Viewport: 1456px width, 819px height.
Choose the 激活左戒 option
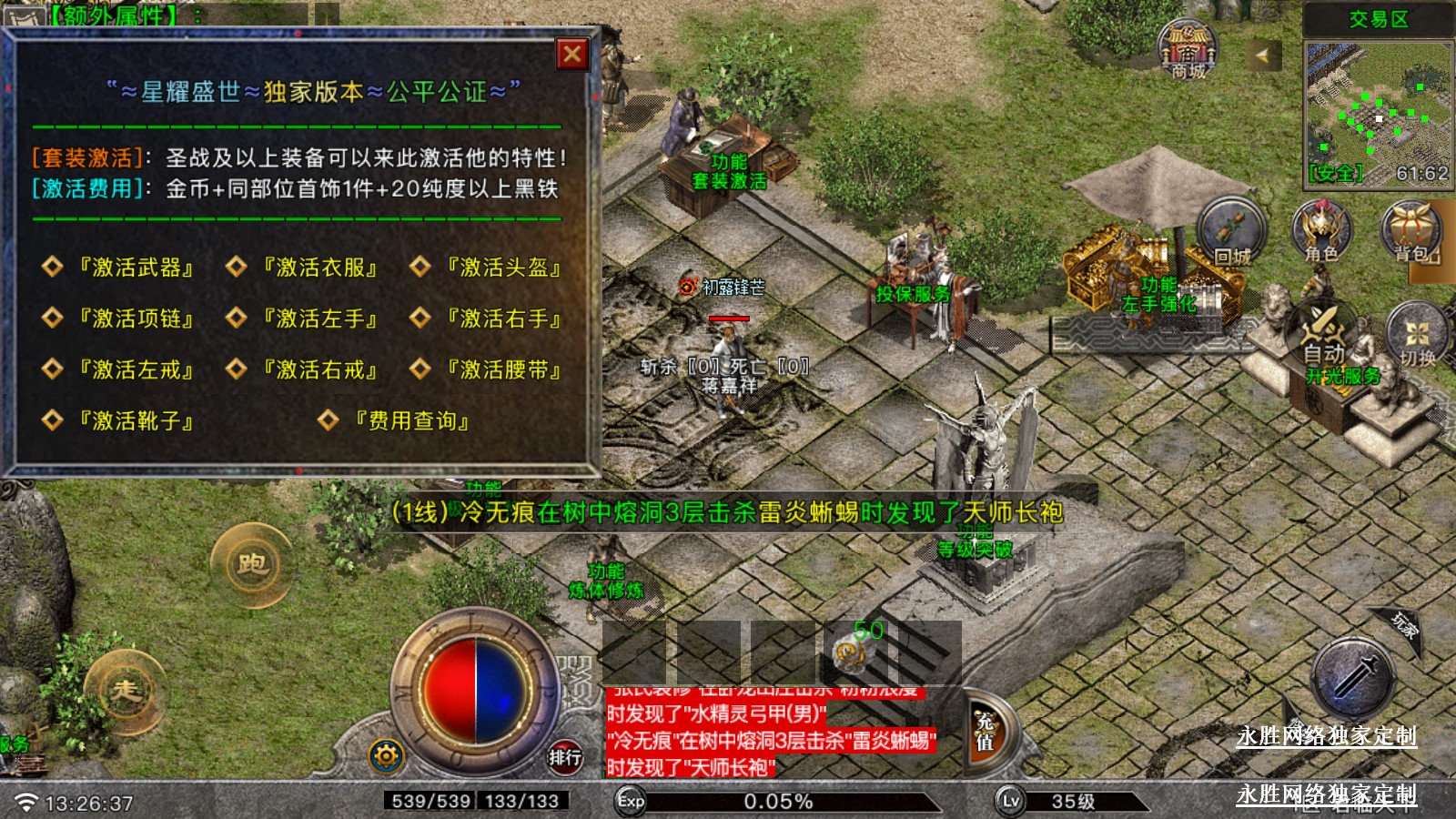(136, 369)
